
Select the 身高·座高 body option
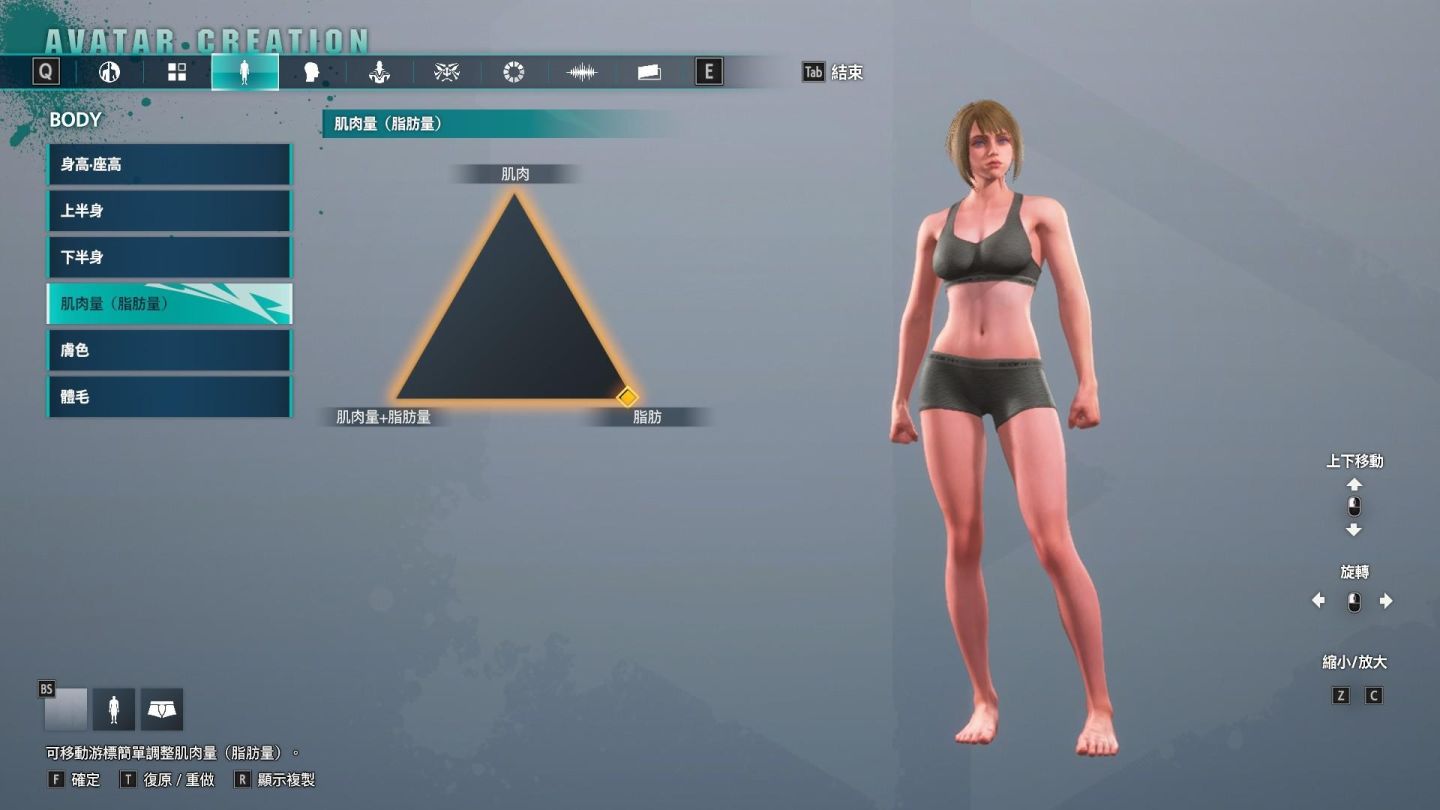click(x=168, y=164)
